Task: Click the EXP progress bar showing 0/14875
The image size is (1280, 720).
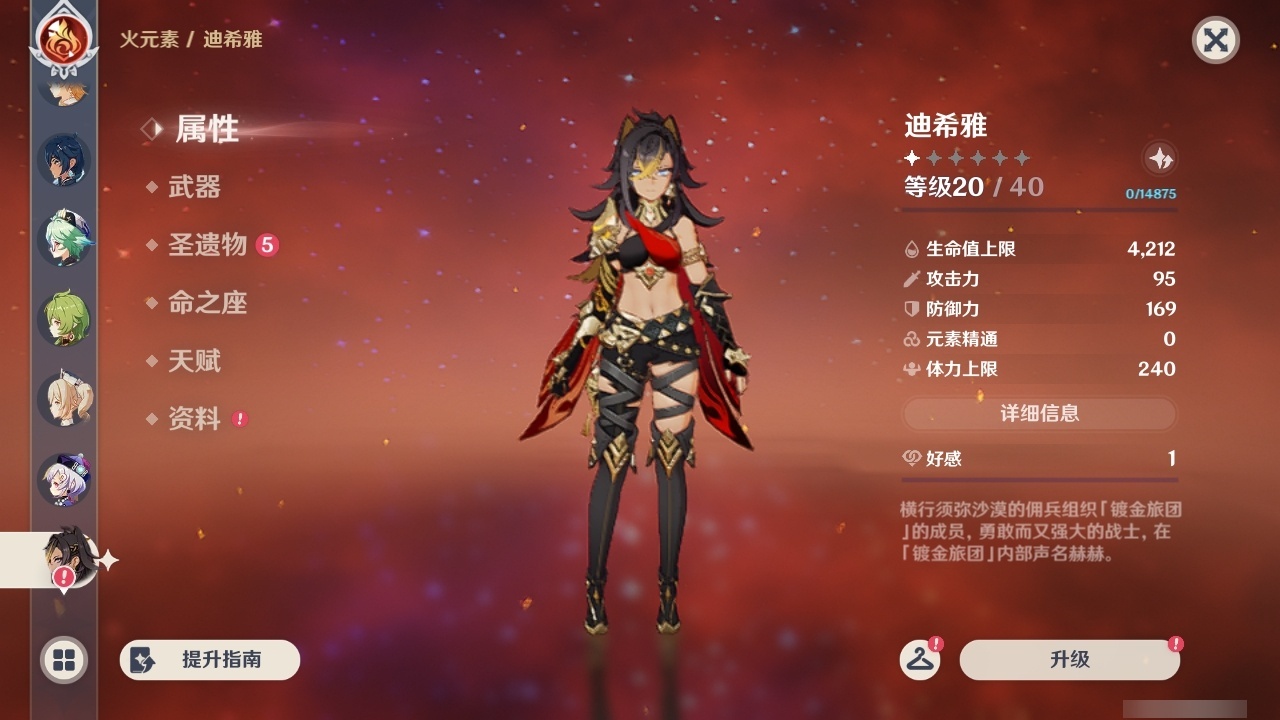Action: click(x=1040, y=207)
